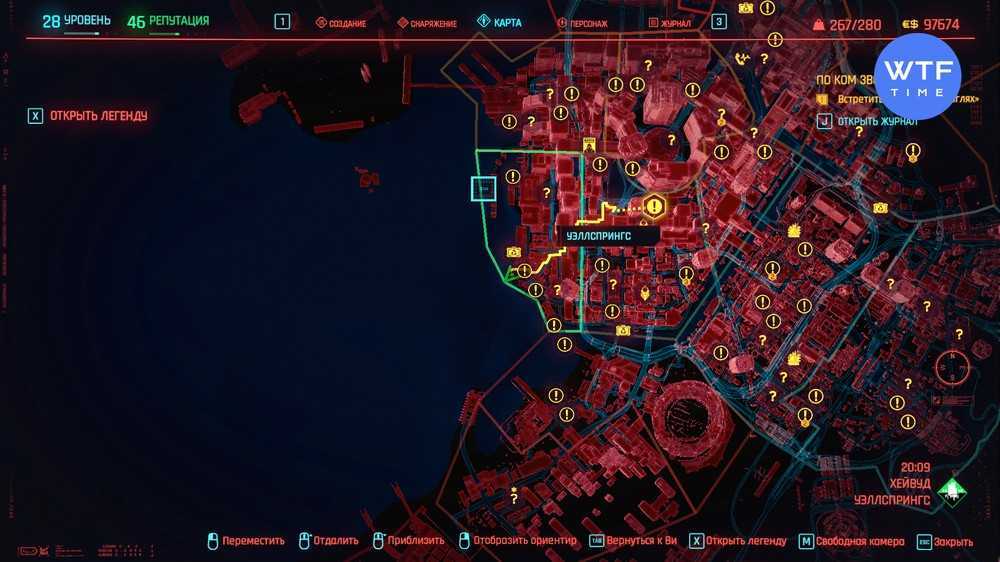Image resolution: width=1000 pixels, height=562 pixels.
Task: Click the cyan square marker in the water
Action: 484,188
